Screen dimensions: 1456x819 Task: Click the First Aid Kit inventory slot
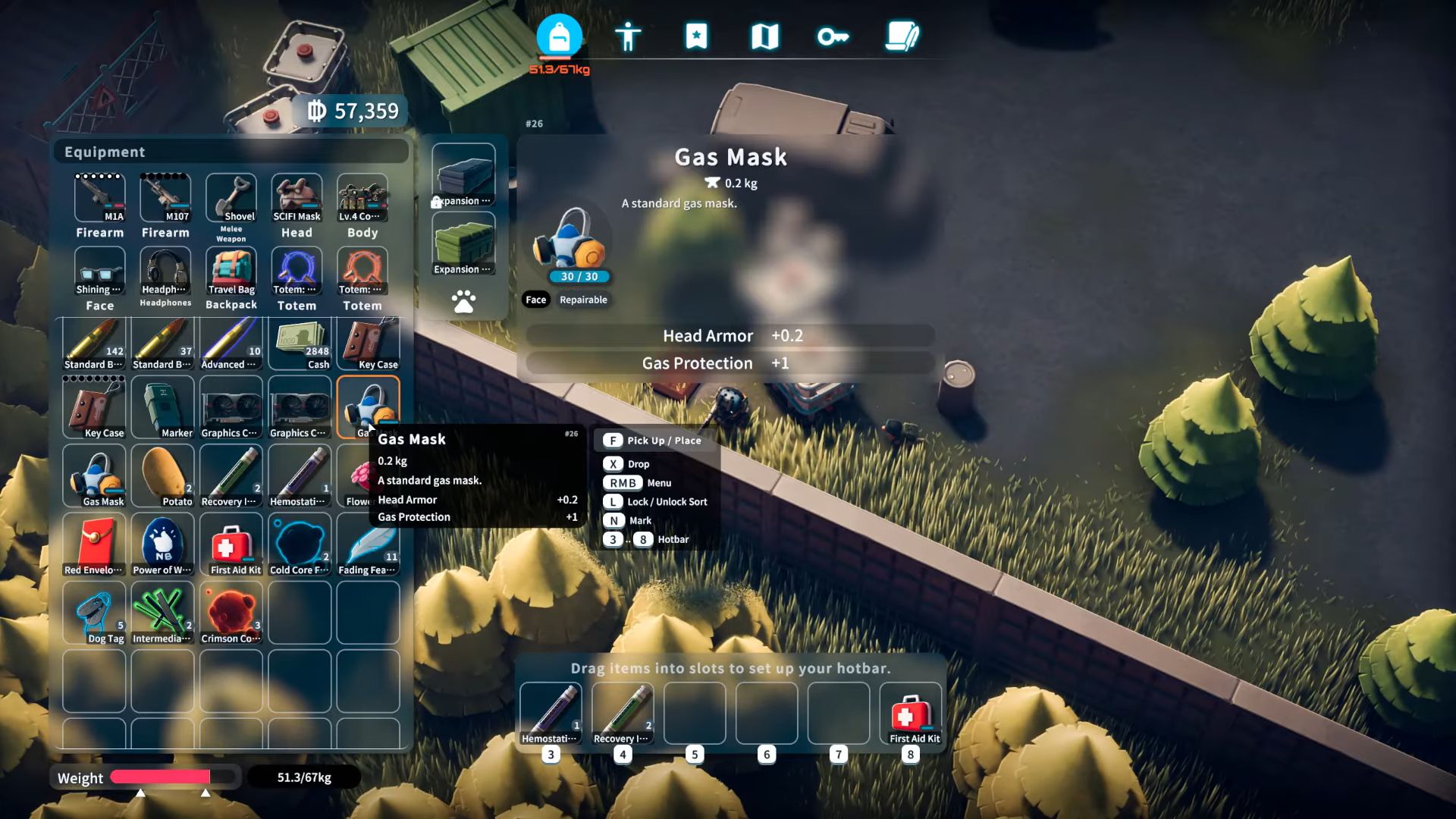231,544
